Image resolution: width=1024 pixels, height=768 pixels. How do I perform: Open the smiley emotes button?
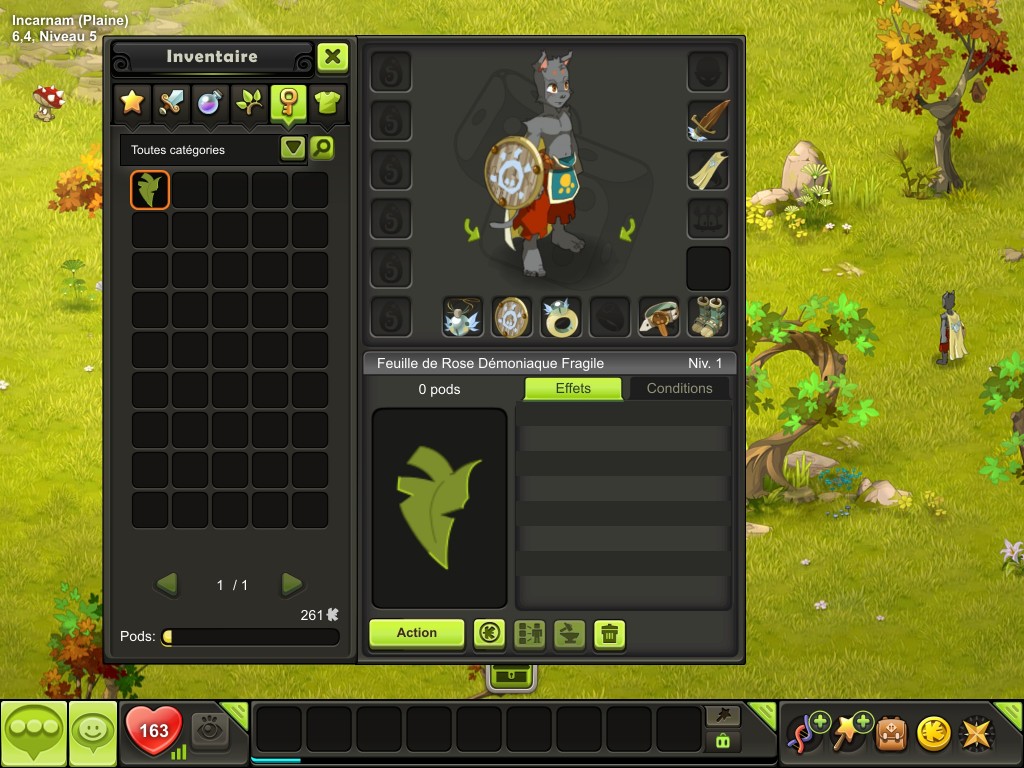pyautogui.click(x=93, y=734)
